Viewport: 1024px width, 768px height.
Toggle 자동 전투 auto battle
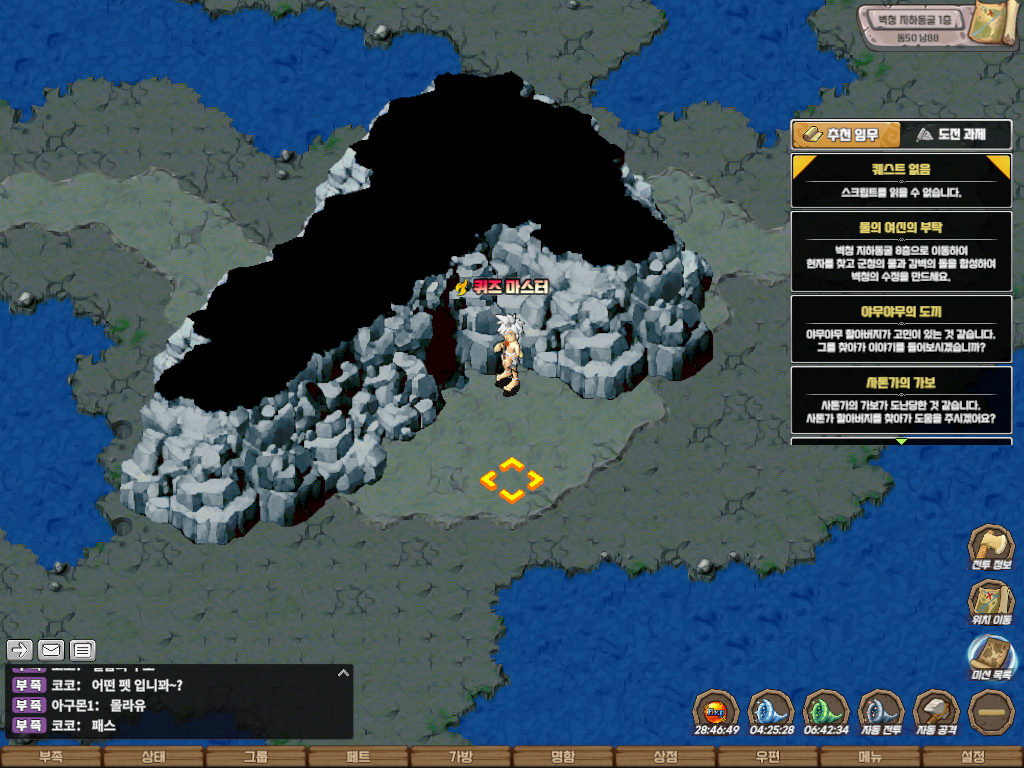pyautogui.click(x=881, y=711)
